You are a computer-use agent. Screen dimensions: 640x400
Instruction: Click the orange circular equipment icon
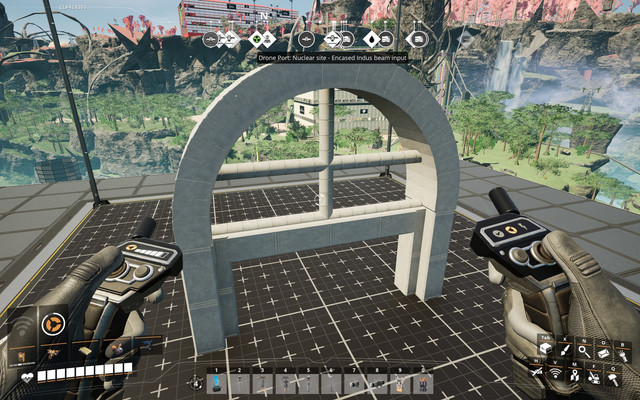(54, 322)
